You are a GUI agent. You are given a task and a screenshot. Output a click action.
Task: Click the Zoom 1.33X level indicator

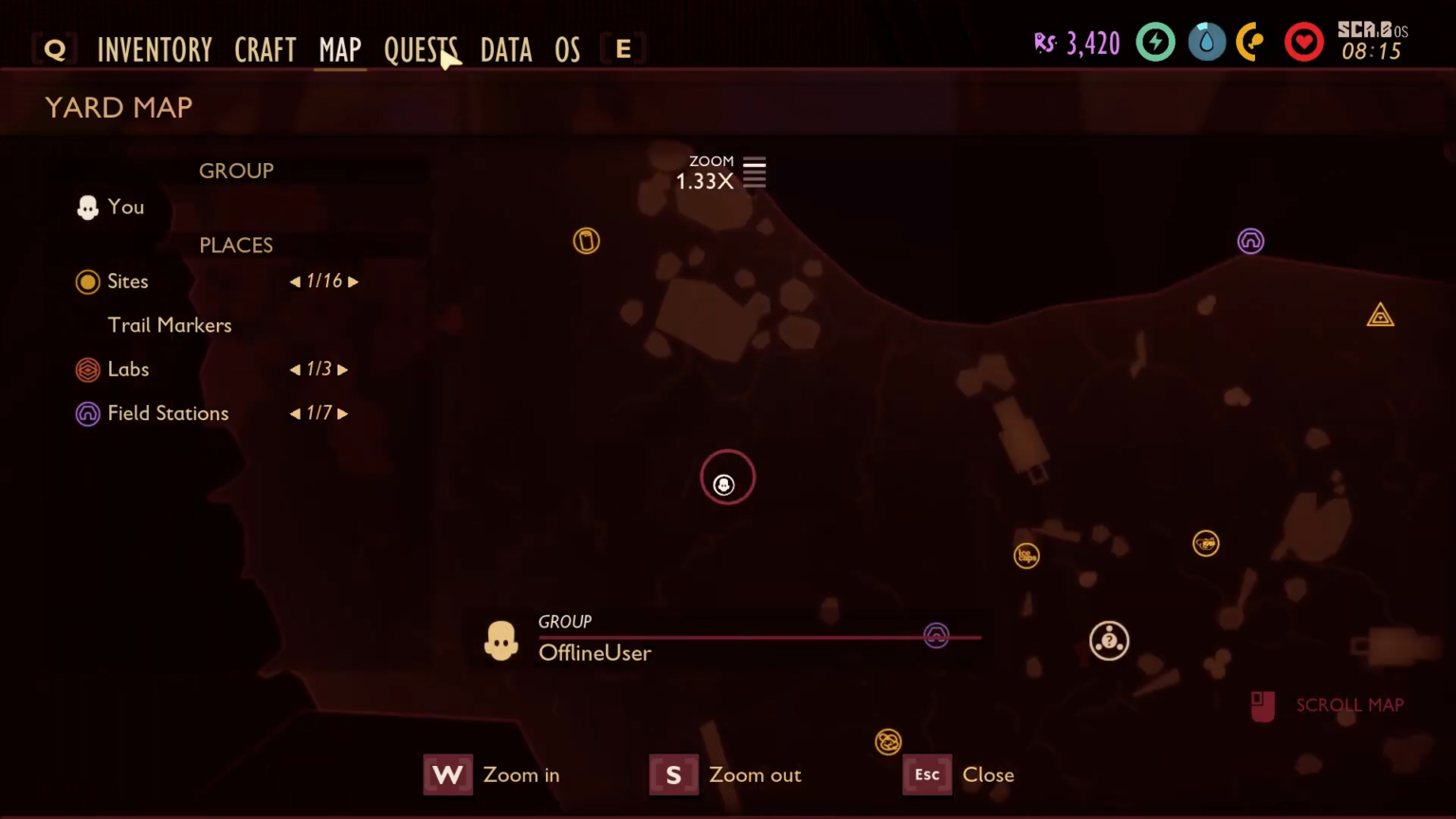pyautogui.click(x=705, y=180)
